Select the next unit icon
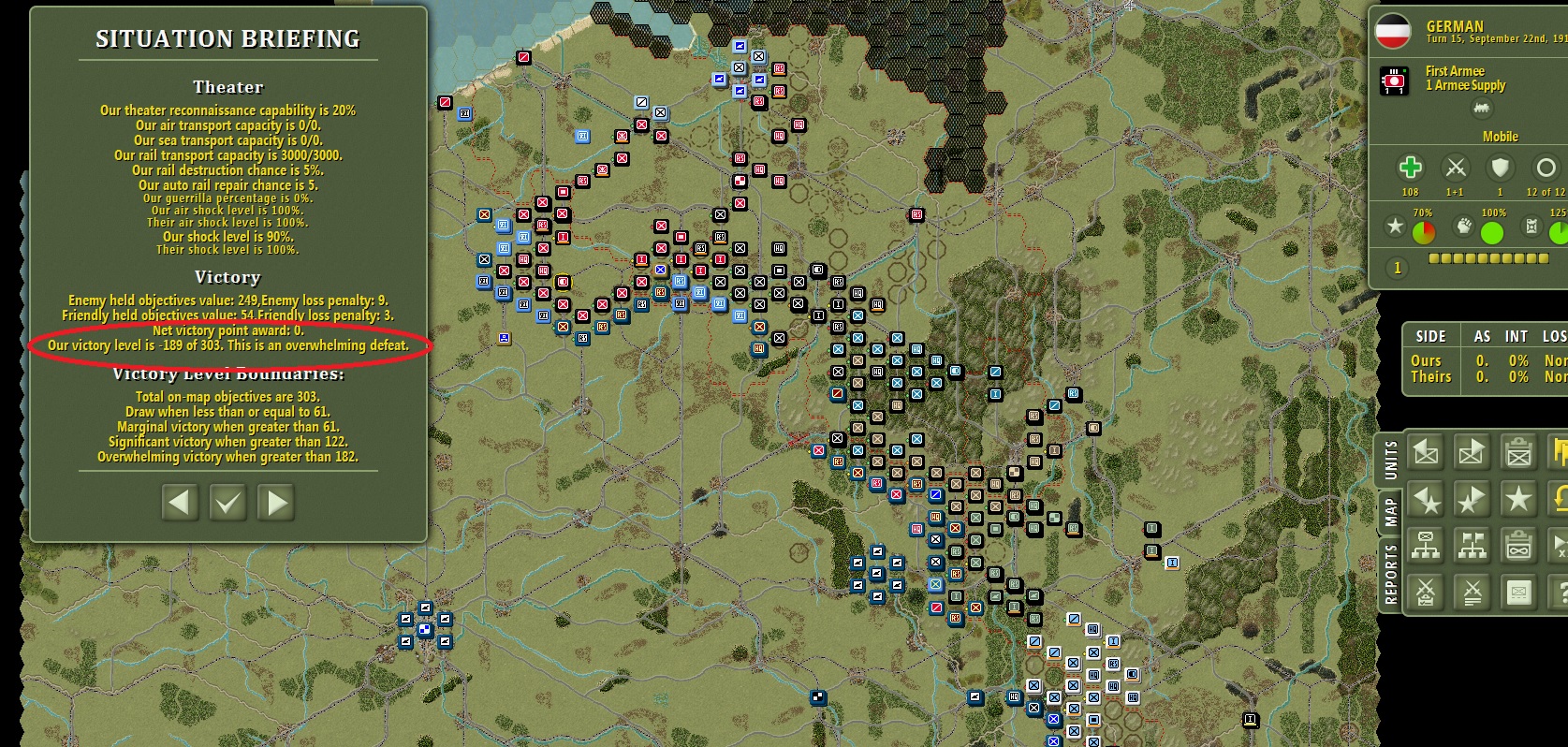 click(1473, 451)
